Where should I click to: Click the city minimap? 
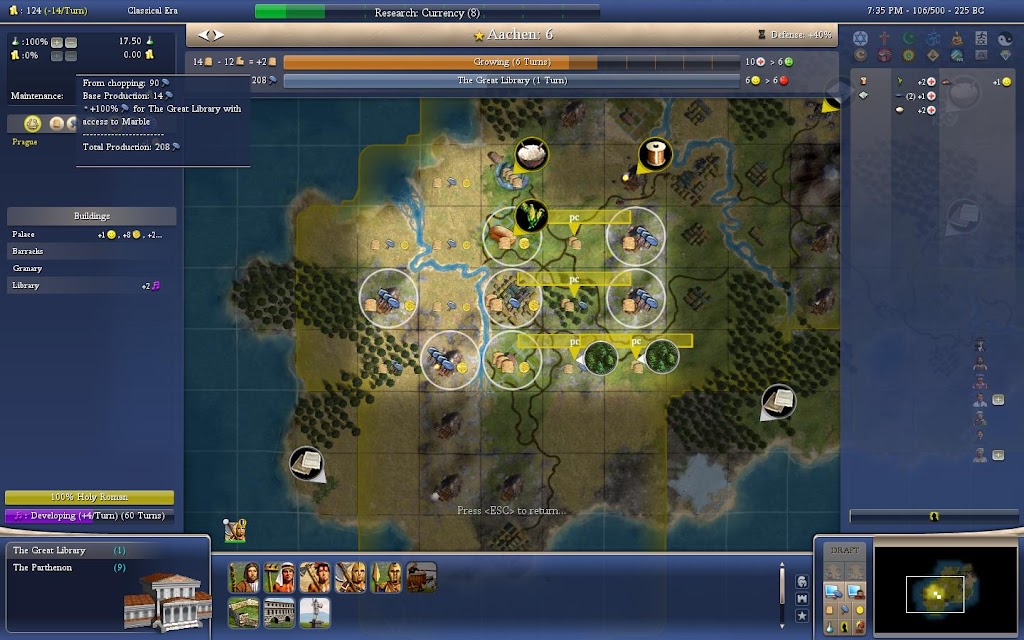pyautogui.click(x=938, y=593)
